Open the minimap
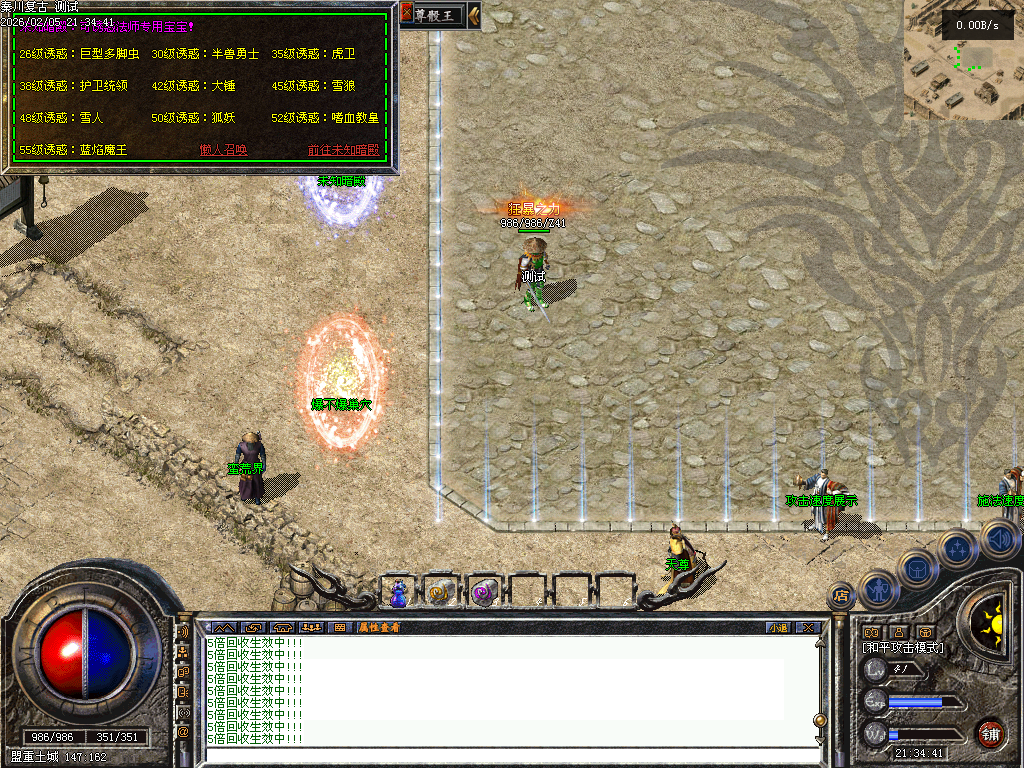 coord(963,60)
